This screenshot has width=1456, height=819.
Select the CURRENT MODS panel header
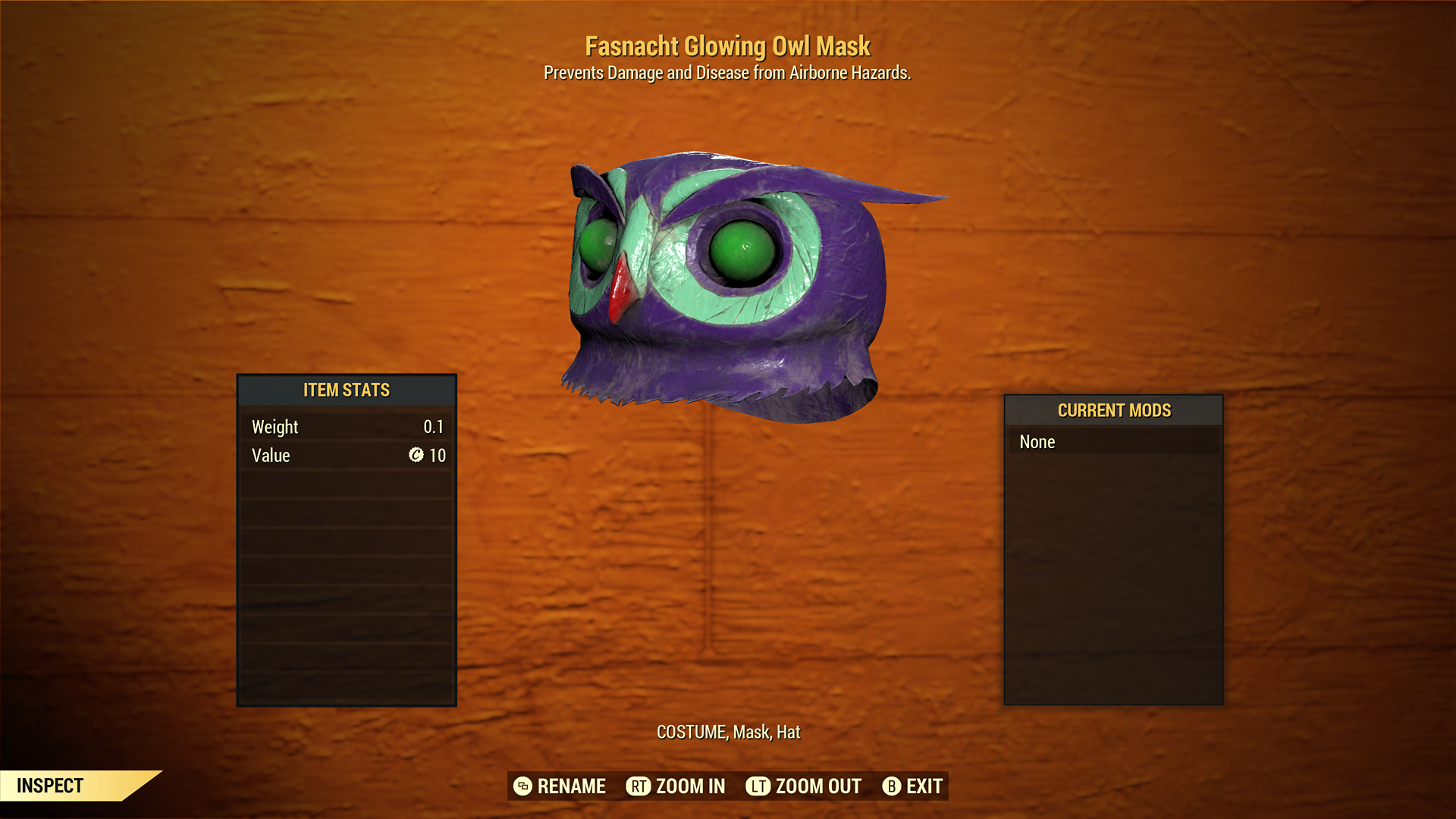tap(1112, 410)
